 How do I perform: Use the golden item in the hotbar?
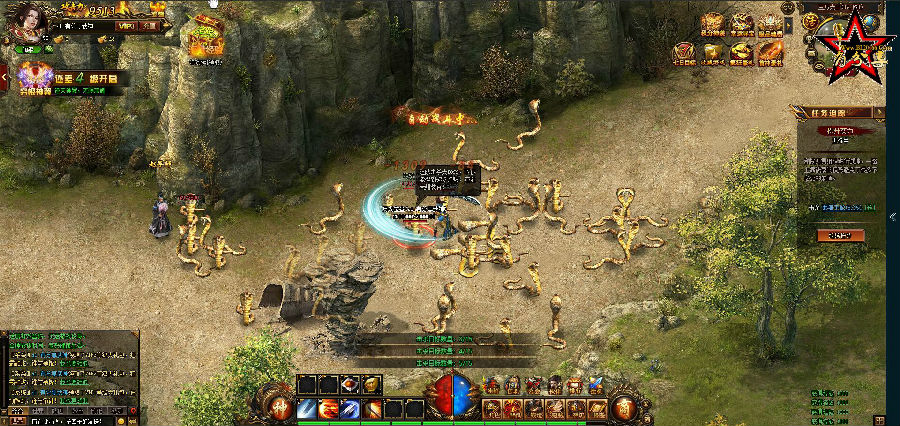coord(371,385)
